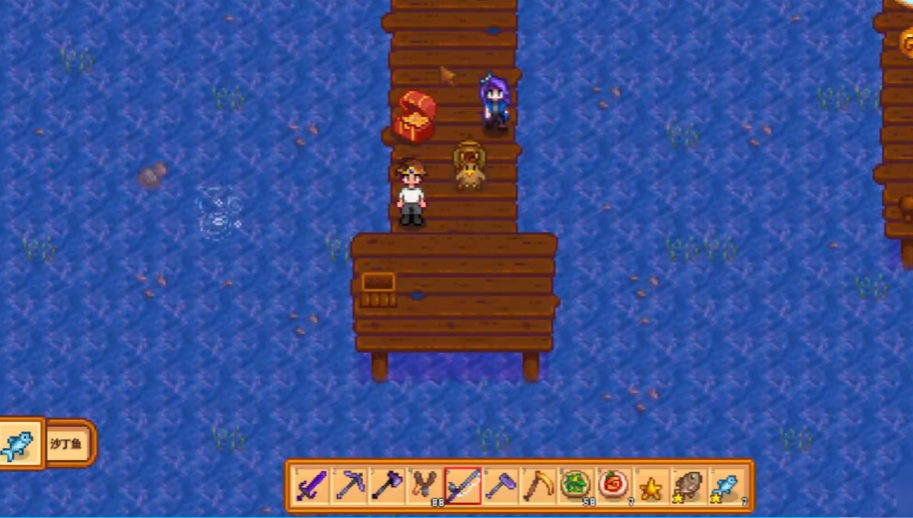Select the yellow star item slot
The image size is (913, 518).
point(651,487)
